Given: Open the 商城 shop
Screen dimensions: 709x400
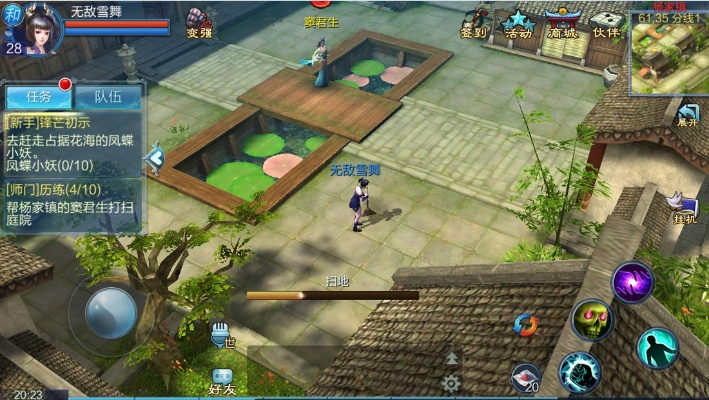Looking at the screenshot, I should pyautogui.click(x=561, y=23).
